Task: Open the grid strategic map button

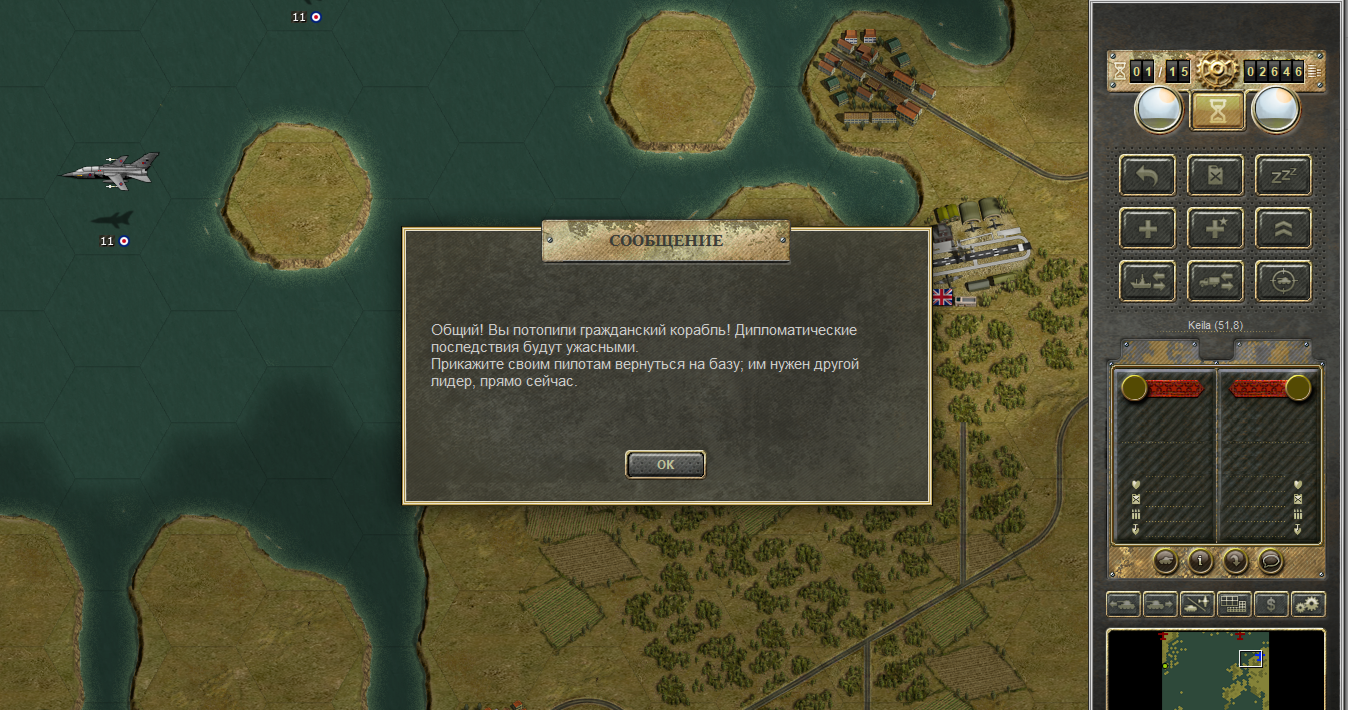Action: 1234,604
